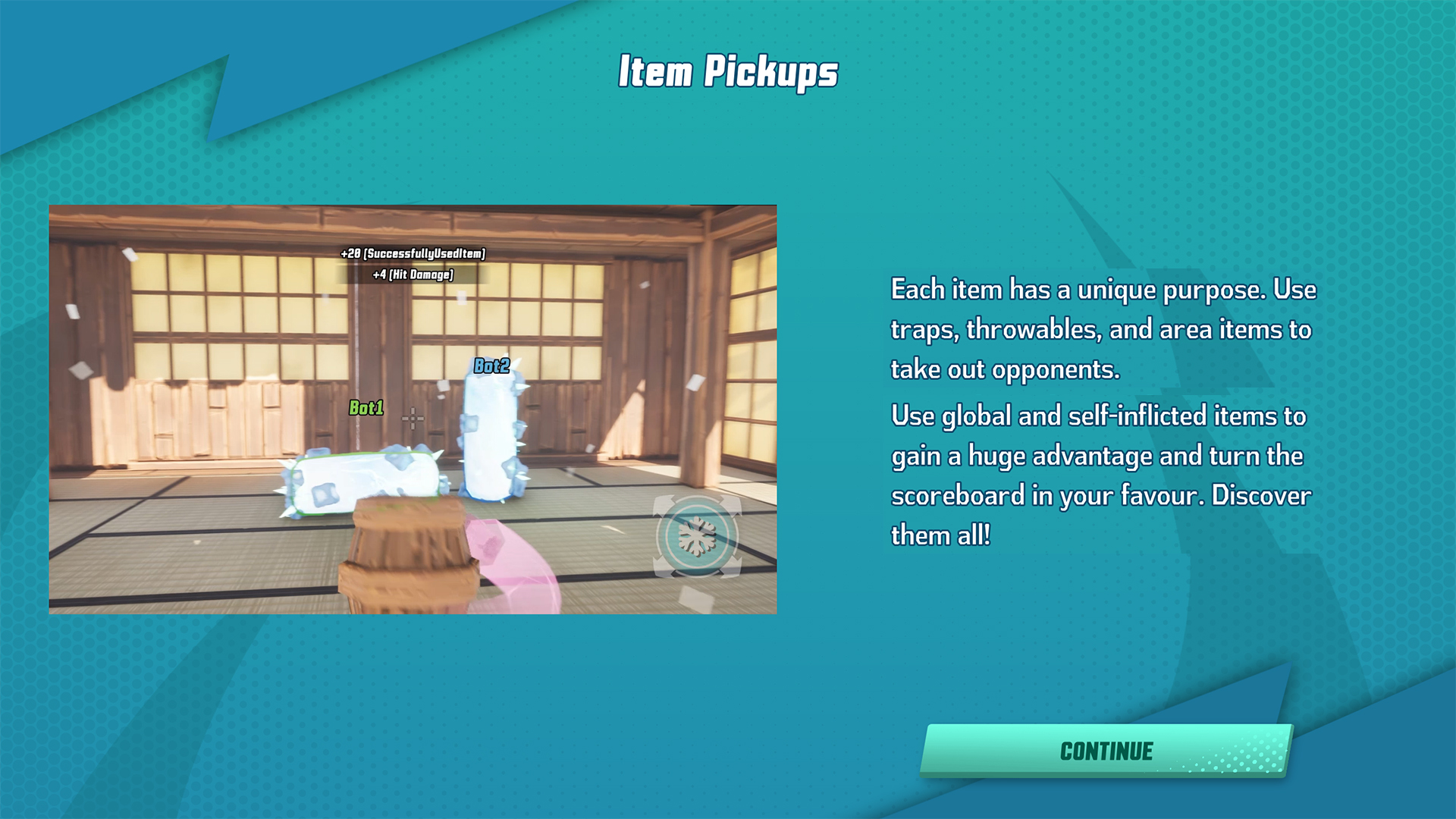The image size is (1456, 819).
Task: Continue past the Item Pickups tutorial
Action: pos(1106,751)
